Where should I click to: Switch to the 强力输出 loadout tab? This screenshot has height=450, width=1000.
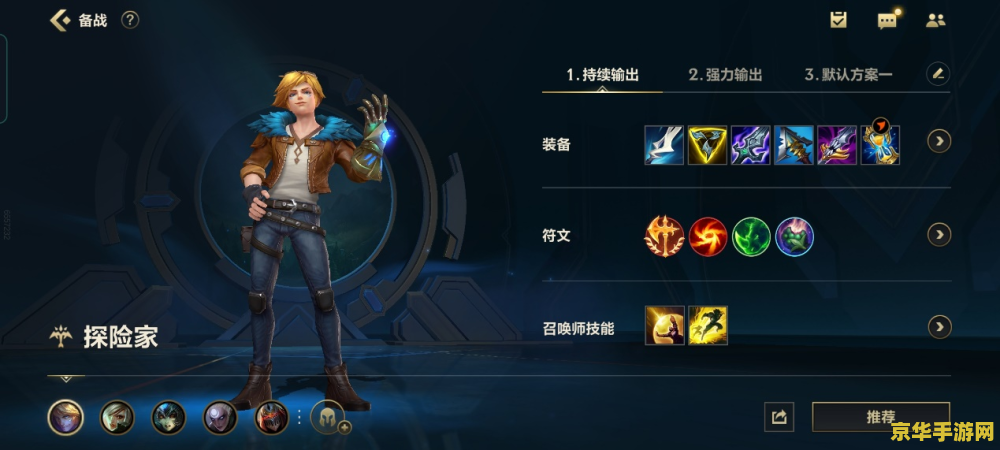point(725,74)
